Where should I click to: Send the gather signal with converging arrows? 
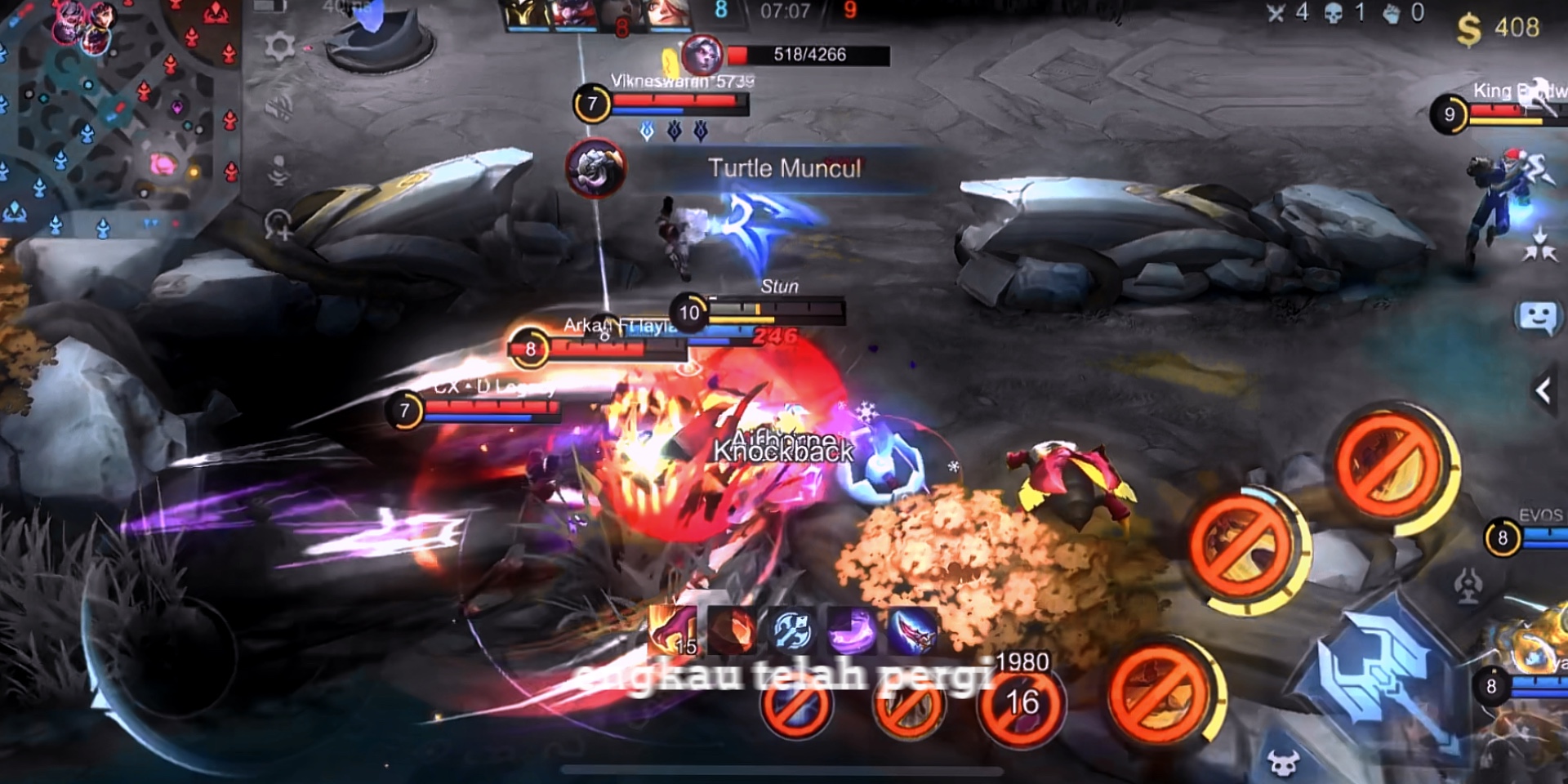pos(1539,243)
